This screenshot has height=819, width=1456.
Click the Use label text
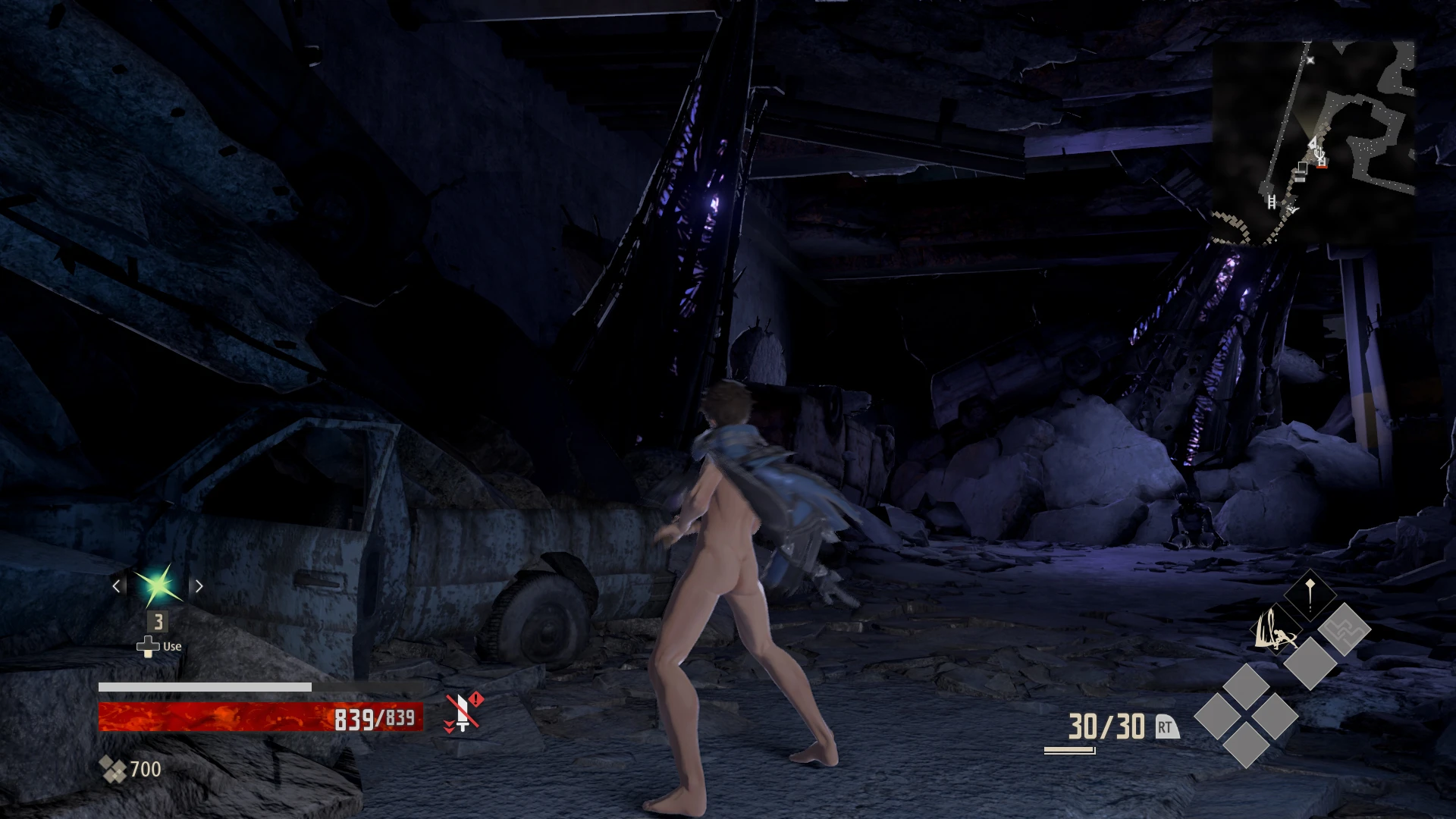point(171,646)
